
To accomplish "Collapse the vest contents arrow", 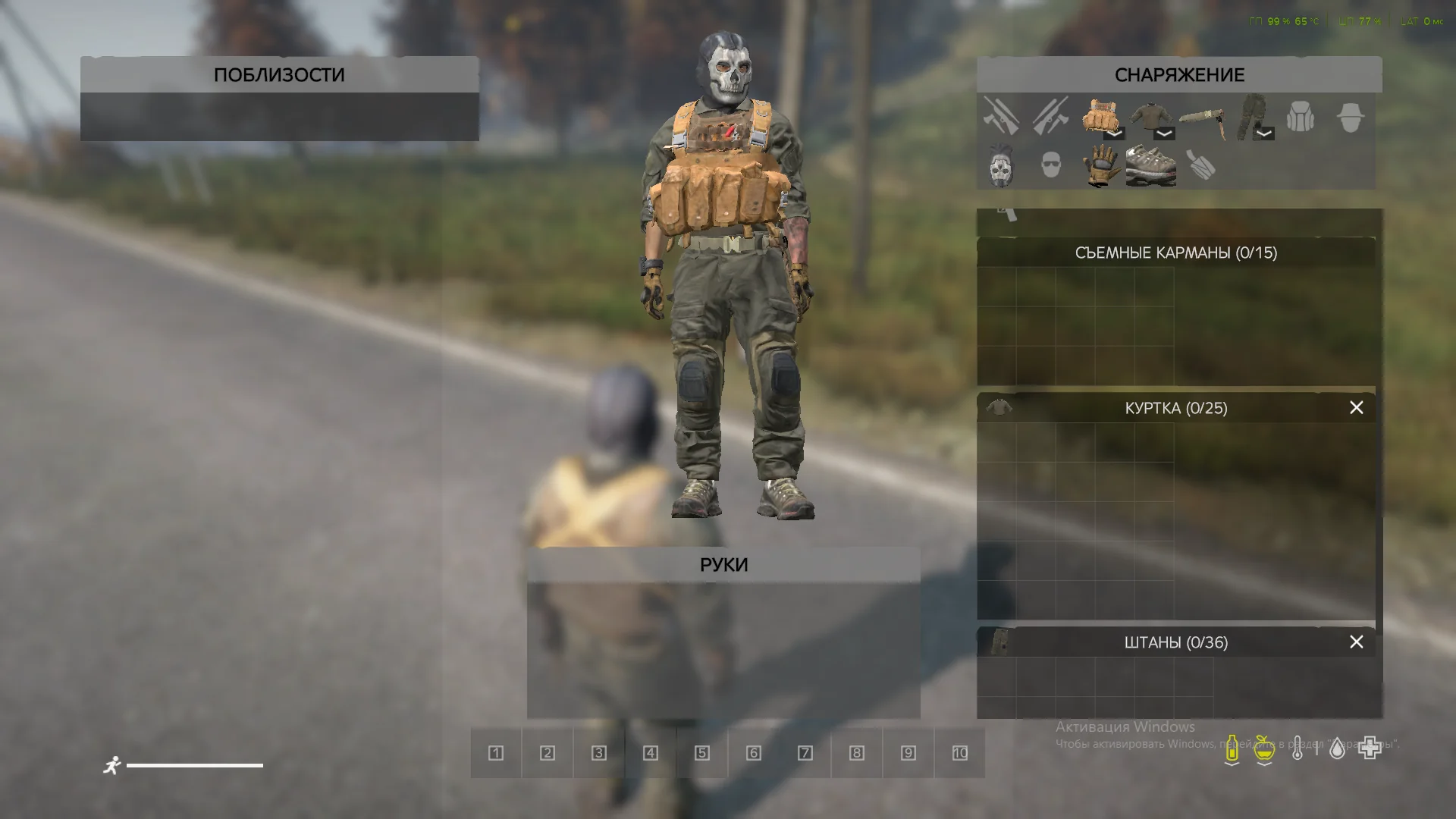I will click(x=1114, y=133).
